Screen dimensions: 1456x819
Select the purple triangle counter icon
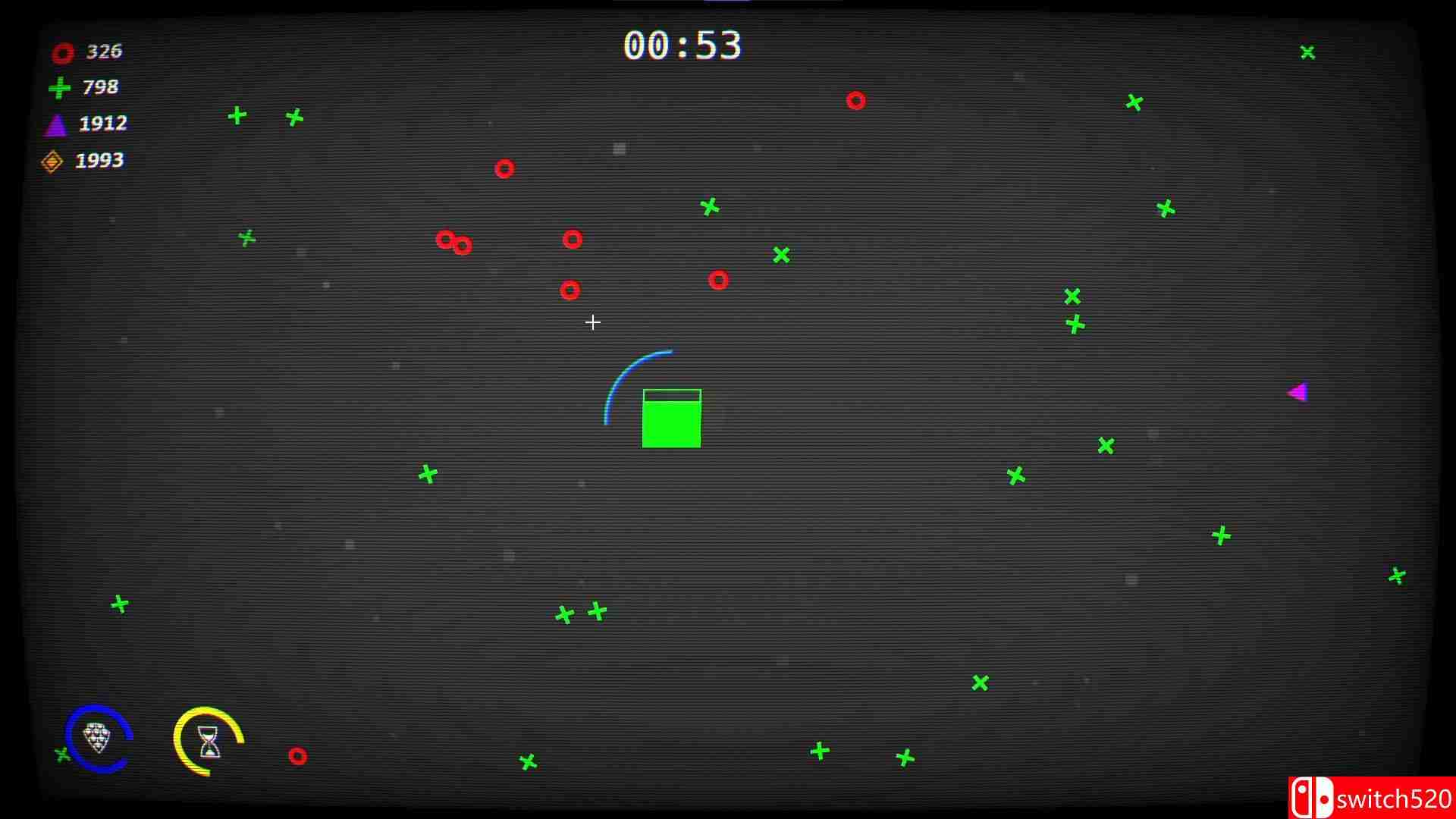[x=55, y=123]
